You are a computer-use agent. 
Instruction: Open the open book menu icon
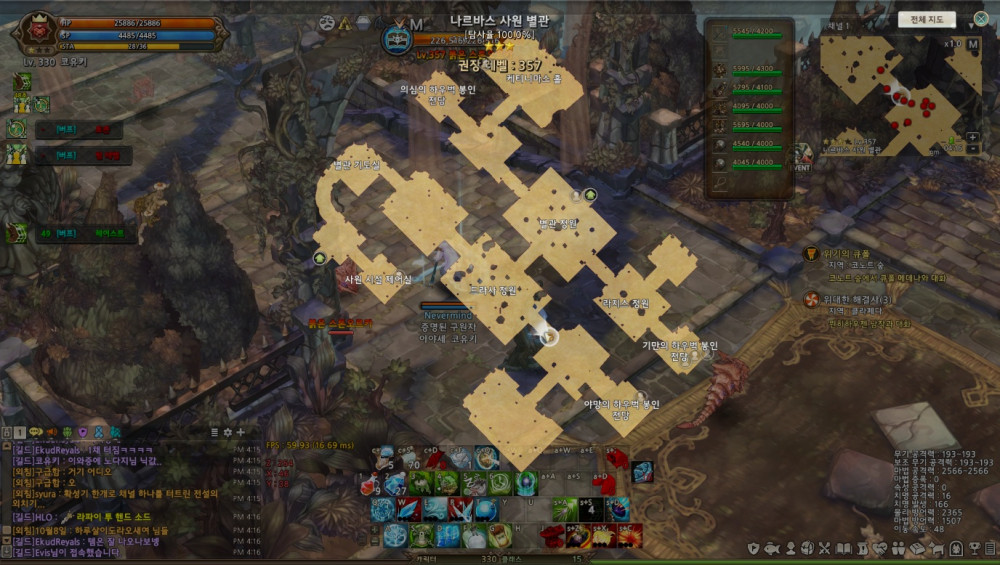pos(843,549)
